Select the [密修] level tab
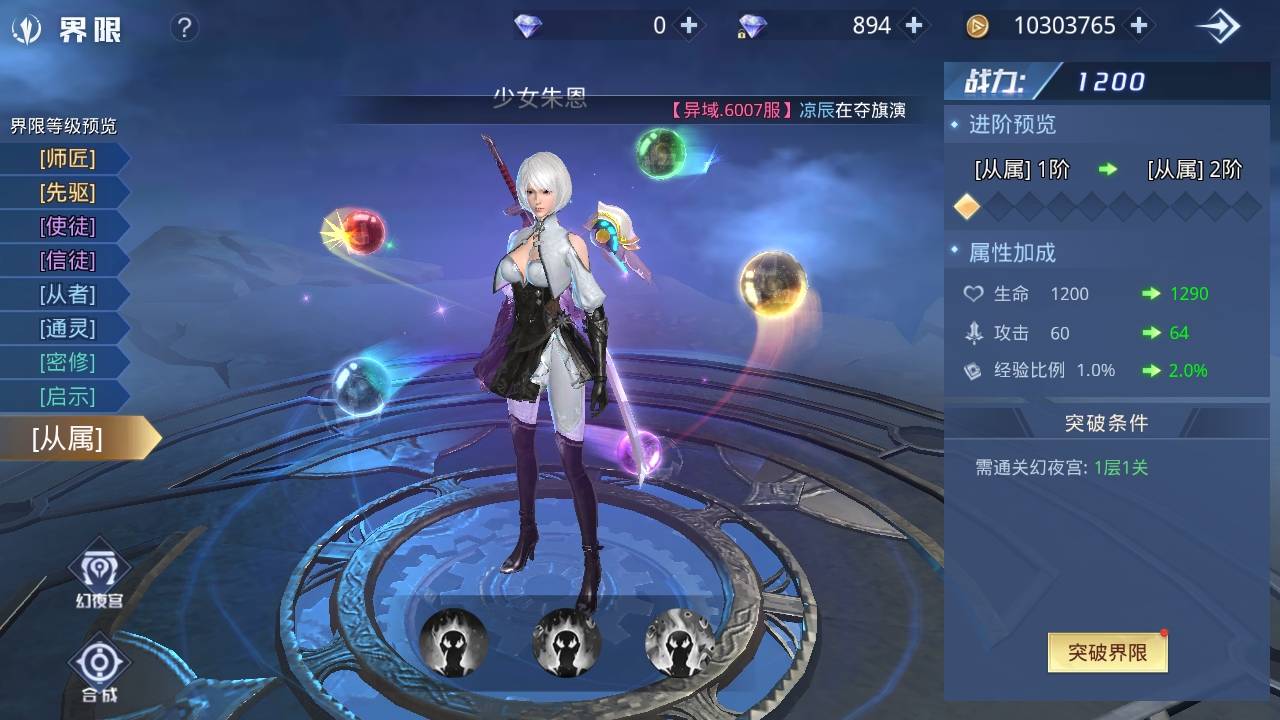 pyautogui.click(x=67, y=362)
